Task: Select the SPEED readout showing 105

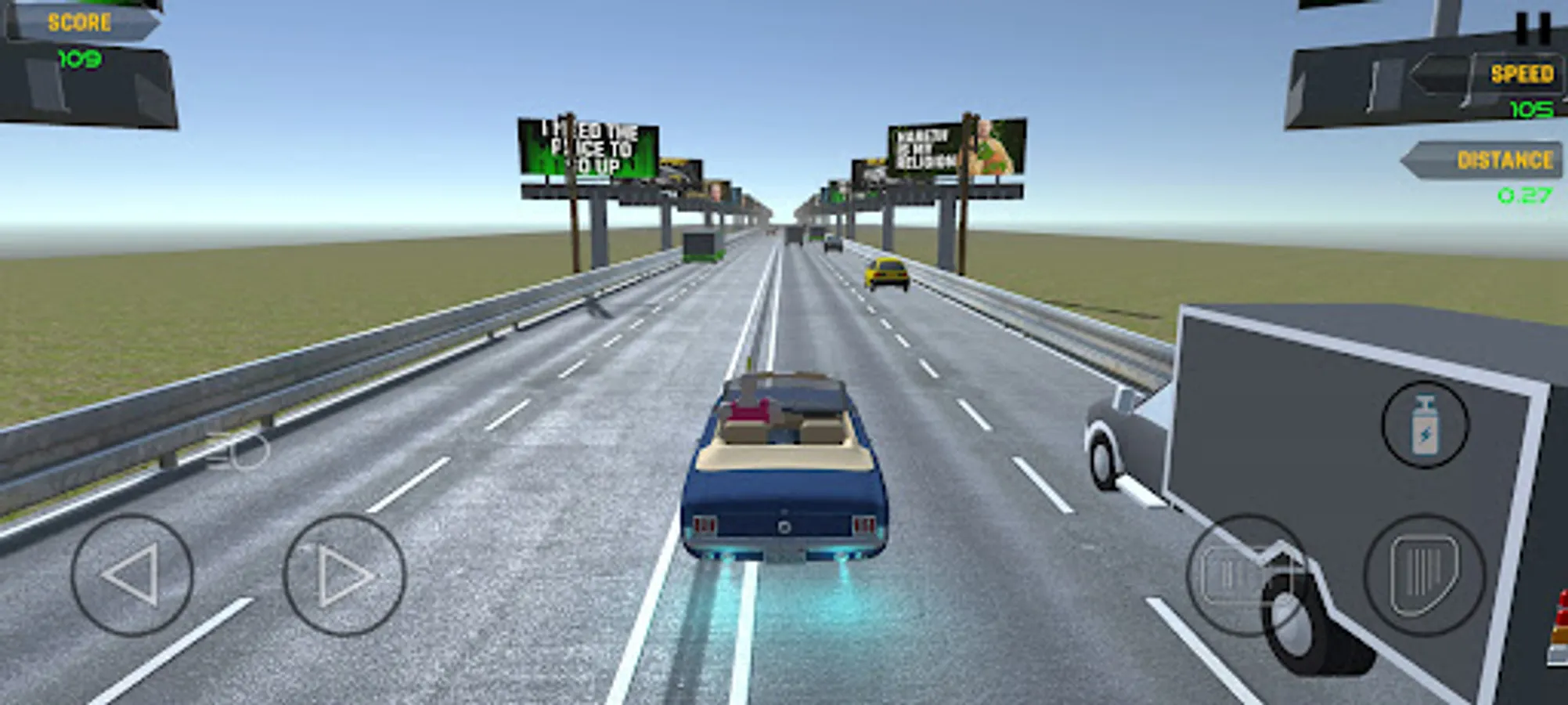Action: (1530, 110)
